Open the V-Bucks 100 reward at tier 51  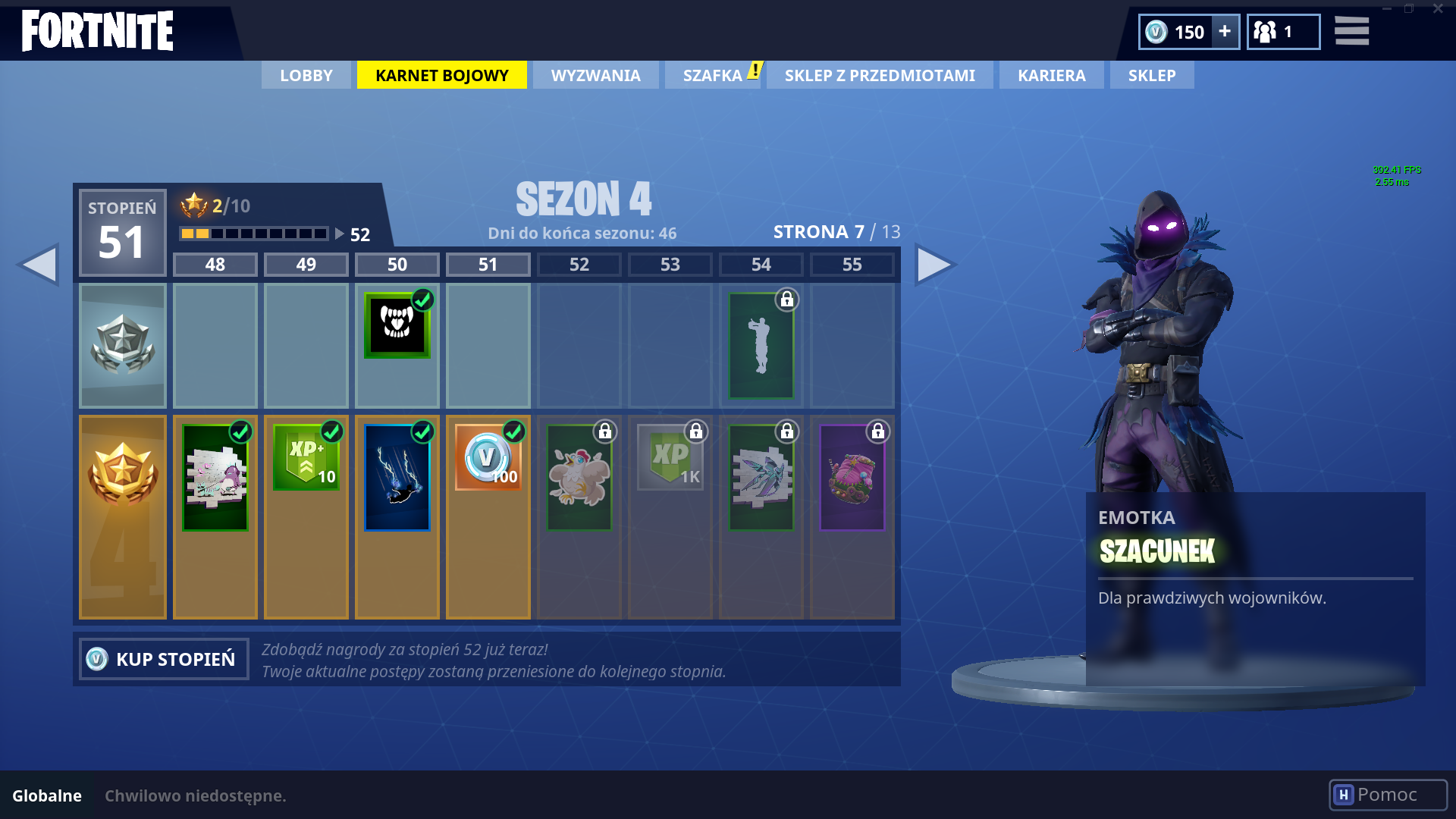488,457
